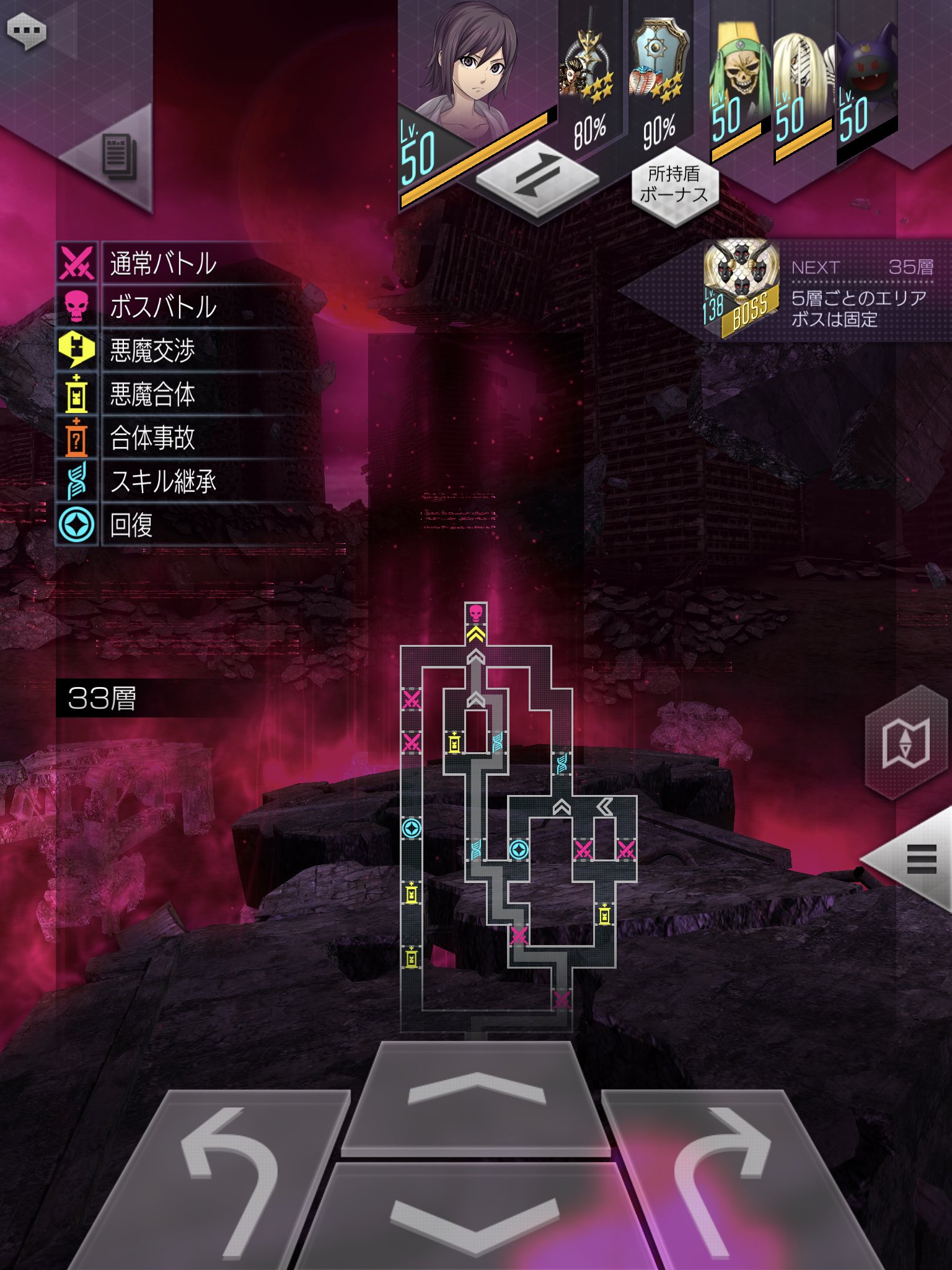Select the 回復 legend entry

click(x=130, y=525)
